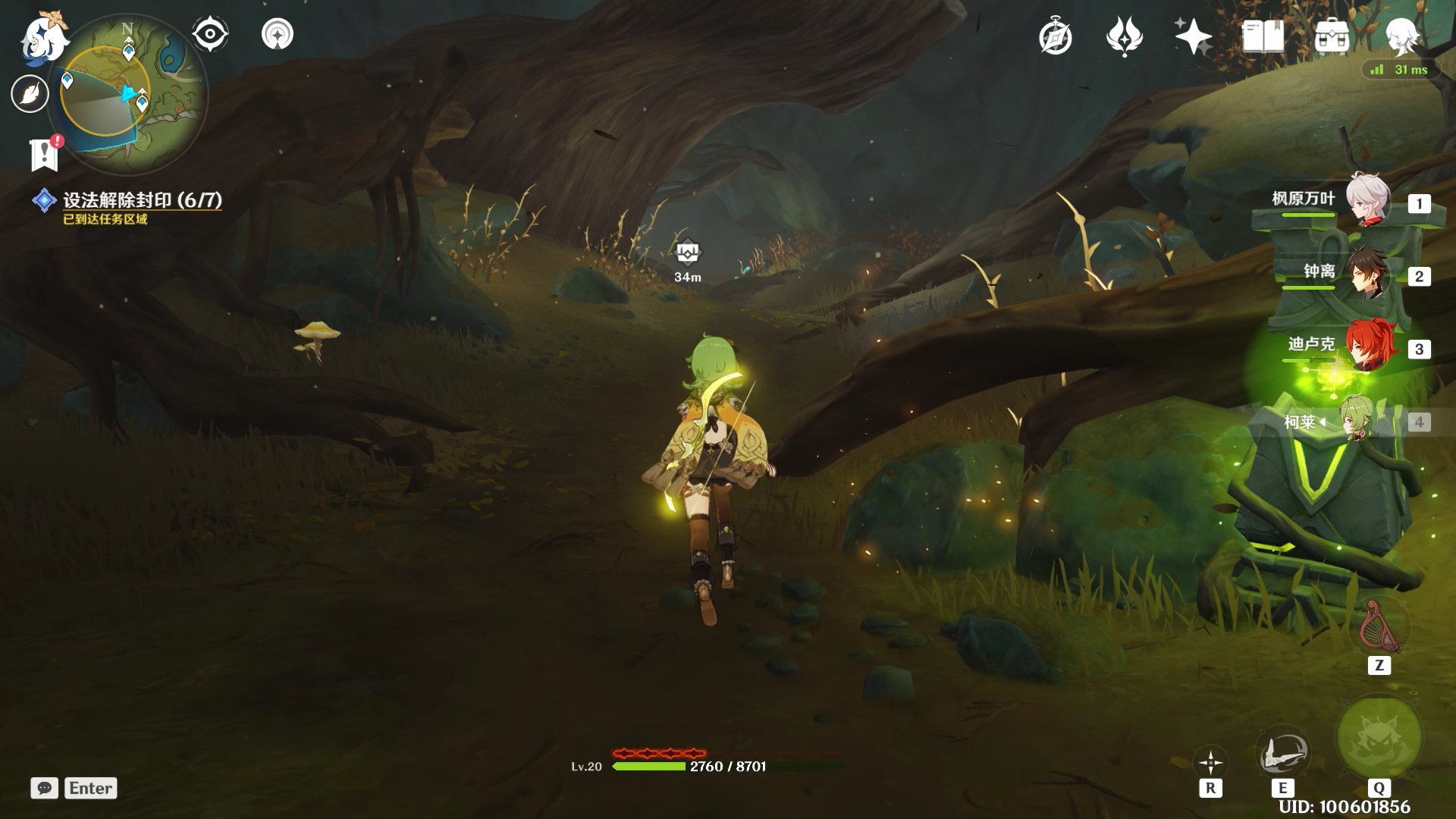Screen dimensions: 1456x819
Task: Open the quest bookmark with red alert
Action: pos(45,154)
